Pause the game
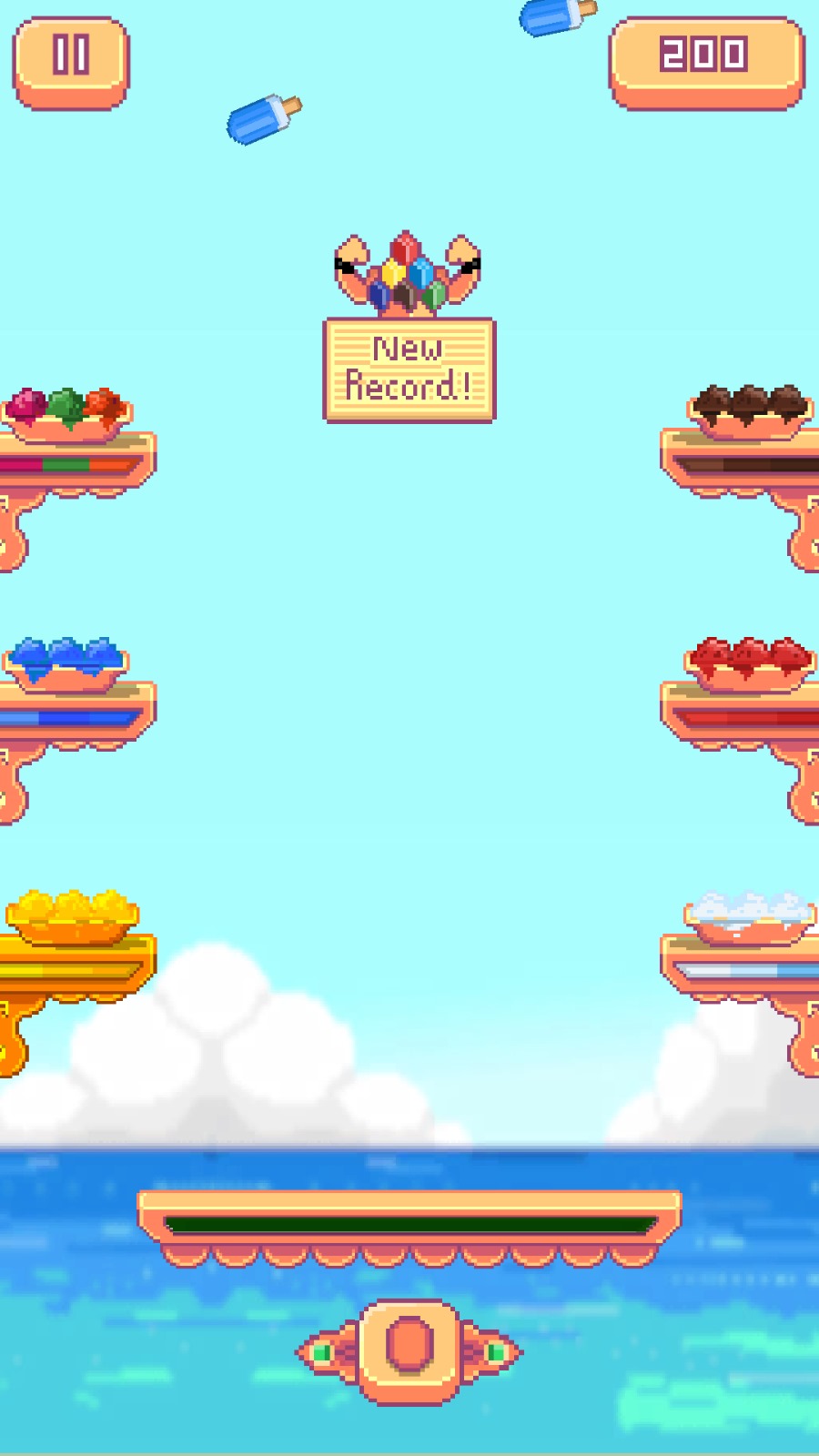This screenshot has height=1456, width=819. pyautogui.click(x=71, y=61)
